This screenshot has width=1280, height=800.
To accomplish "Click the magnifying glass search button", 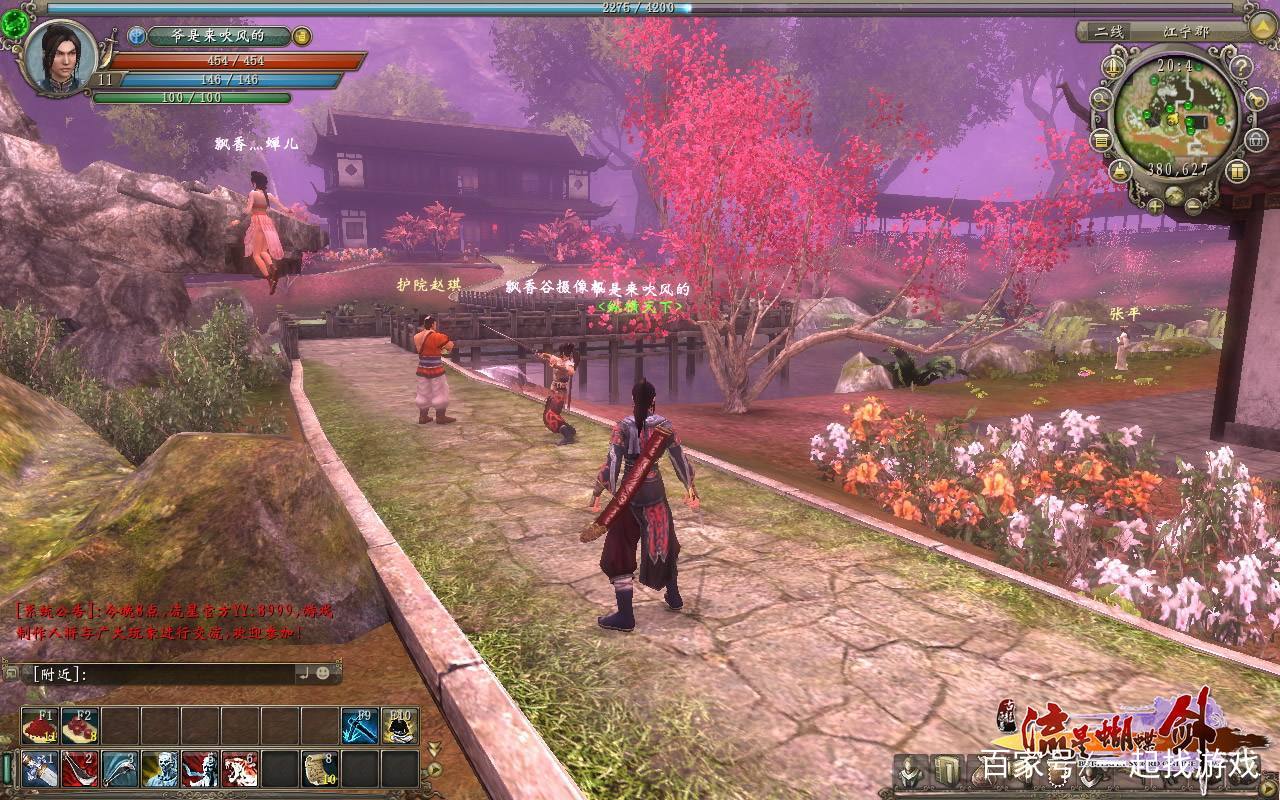I will coord(1101,99).
